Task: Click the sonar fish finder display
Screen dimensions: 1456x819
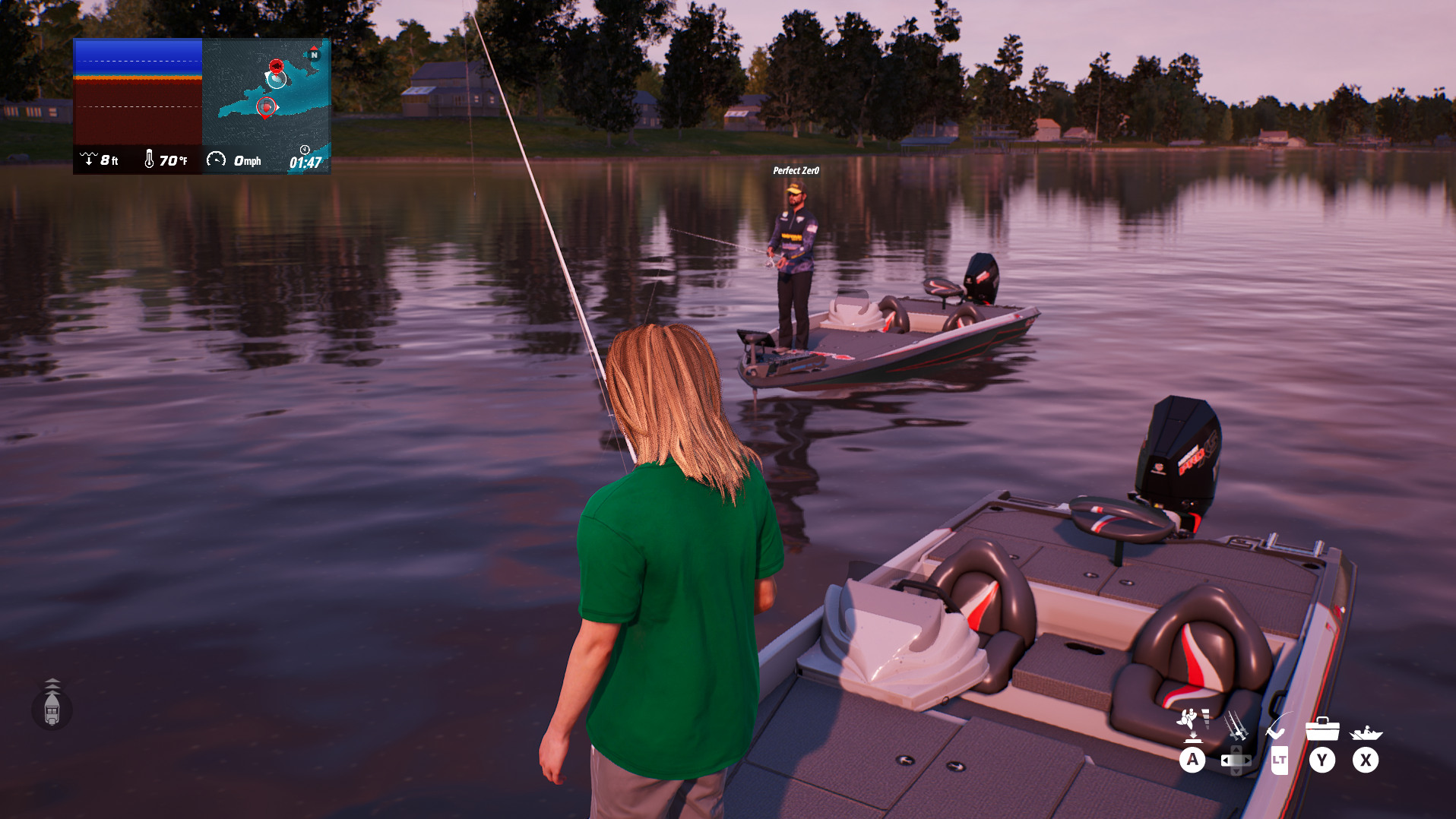Action: (138, 91)
